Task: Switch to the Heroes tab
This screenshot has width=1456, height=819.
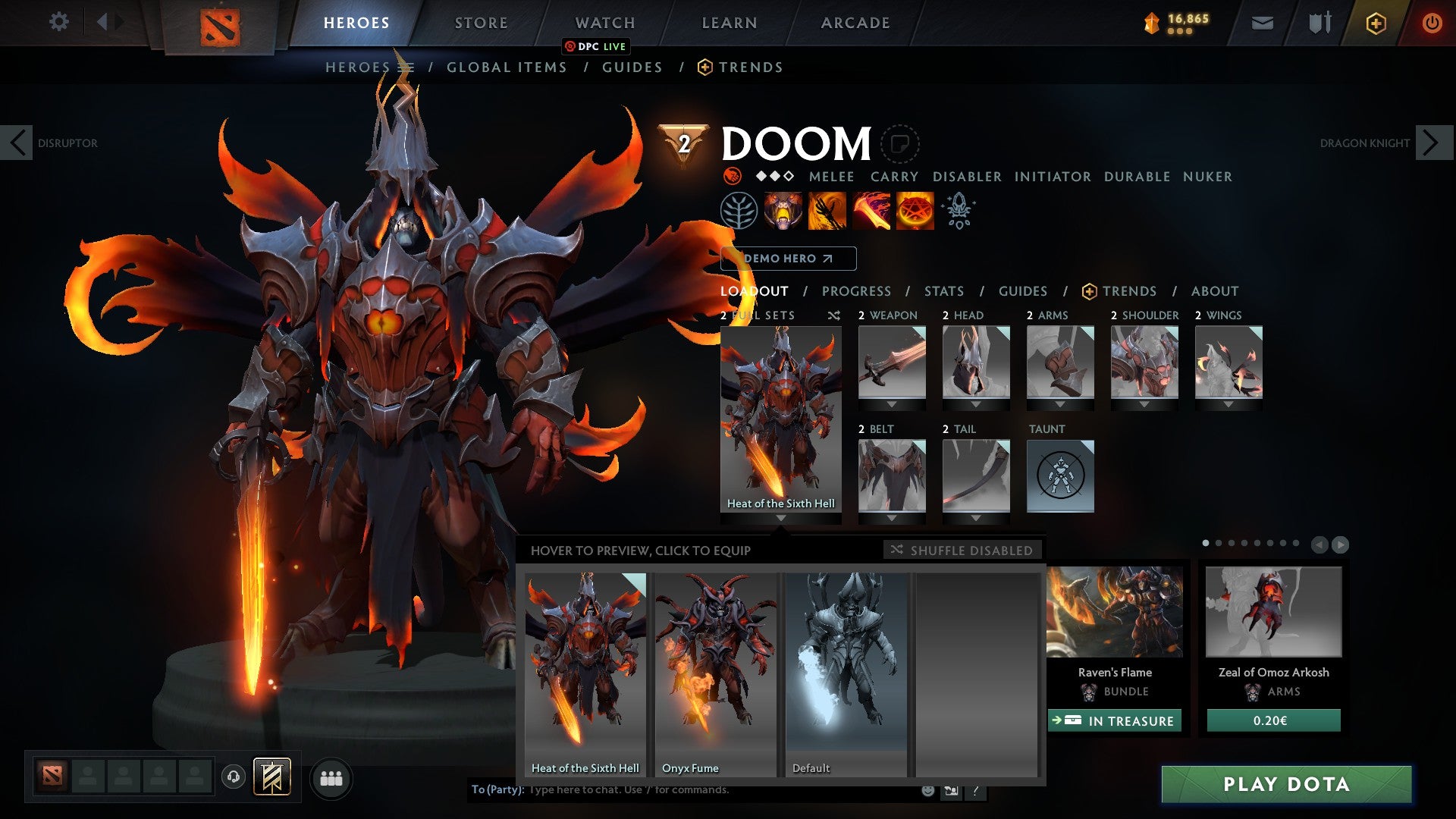Action: click(355, 22)
